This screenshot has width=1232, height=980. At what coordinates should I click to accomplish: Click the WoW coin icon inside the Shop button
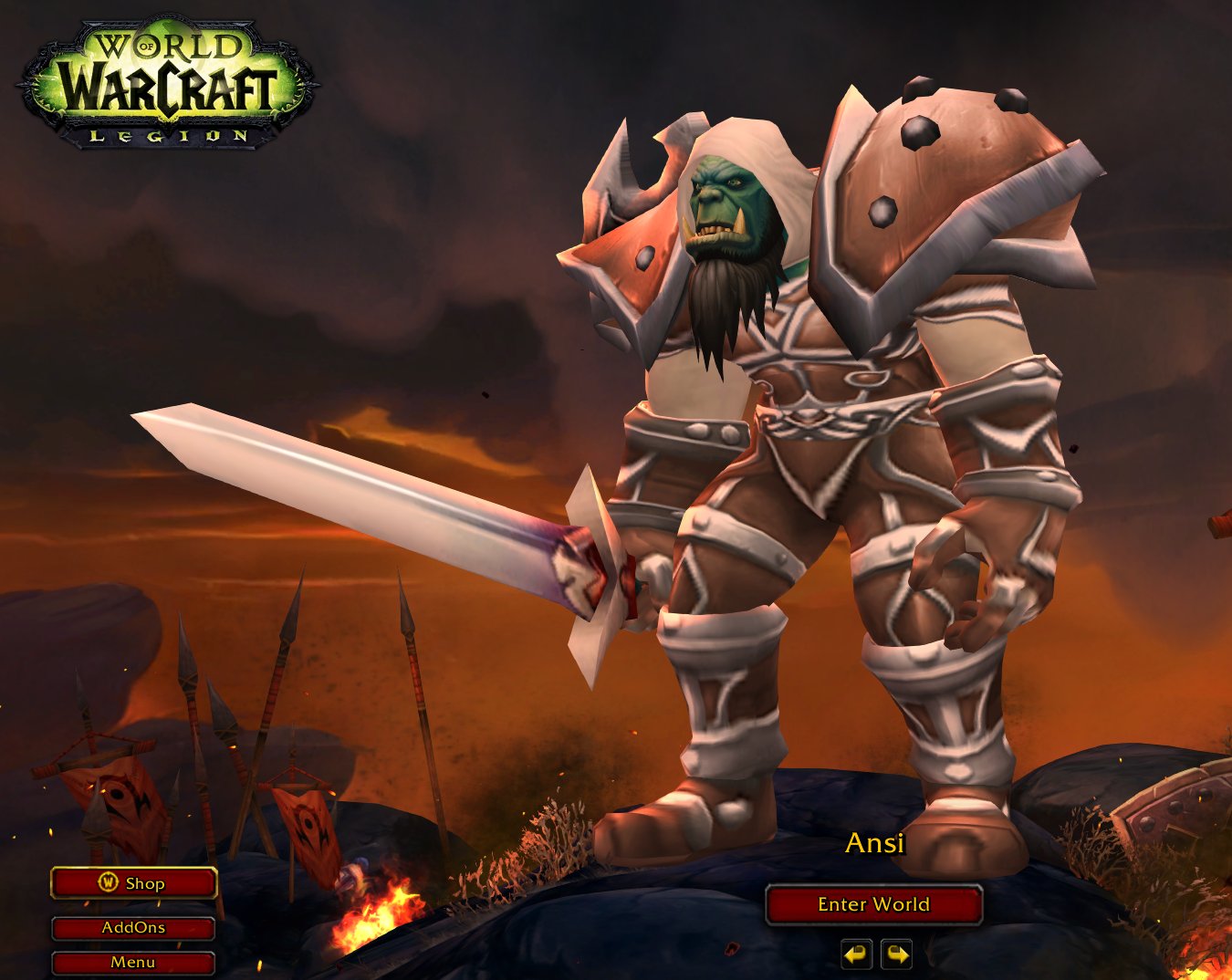(109, 883)
